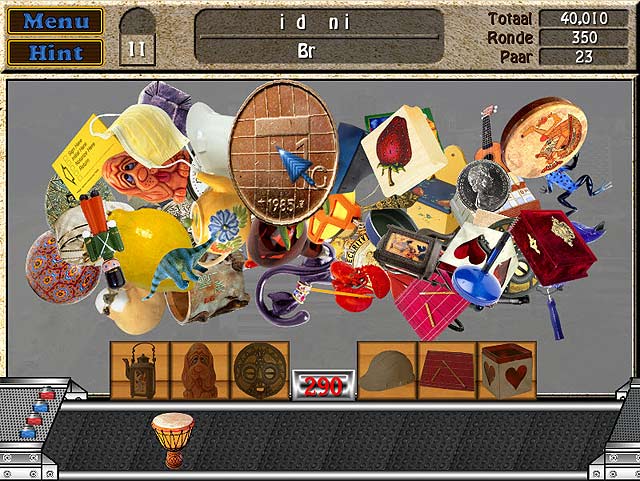Select the teapot tile in the tray
This screenshot has width=640, height=481.
point(139,370)
